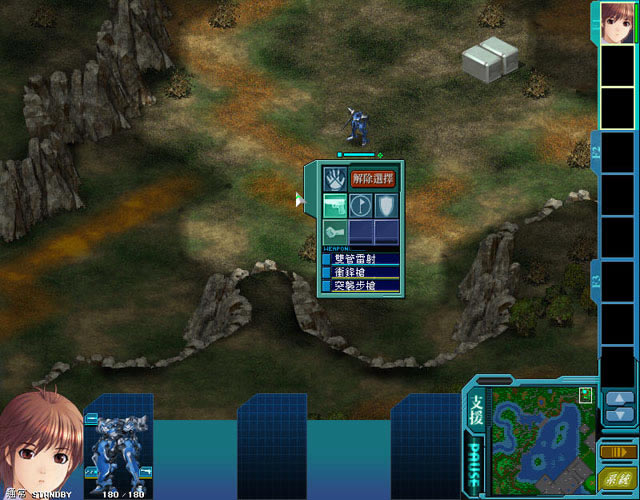Screen dimensions: 640x500
Task: Select the open hand command icon
Action: click(334, 180)
